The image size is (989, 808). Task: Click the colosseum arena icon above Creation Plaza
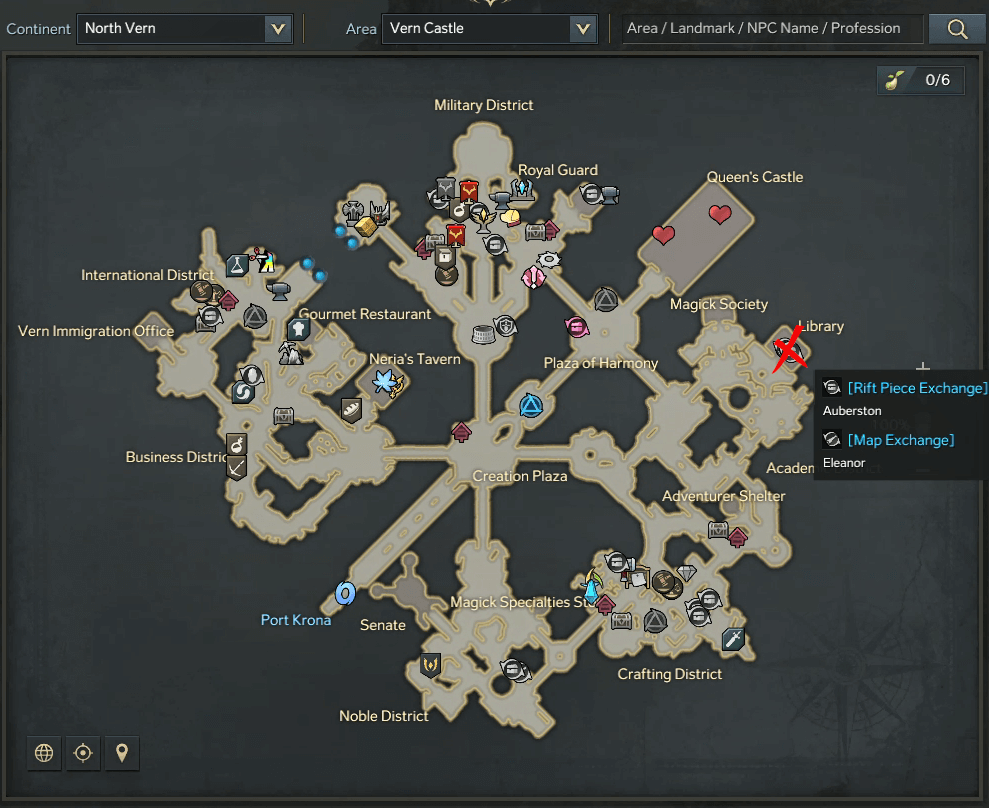click(482, 332)
